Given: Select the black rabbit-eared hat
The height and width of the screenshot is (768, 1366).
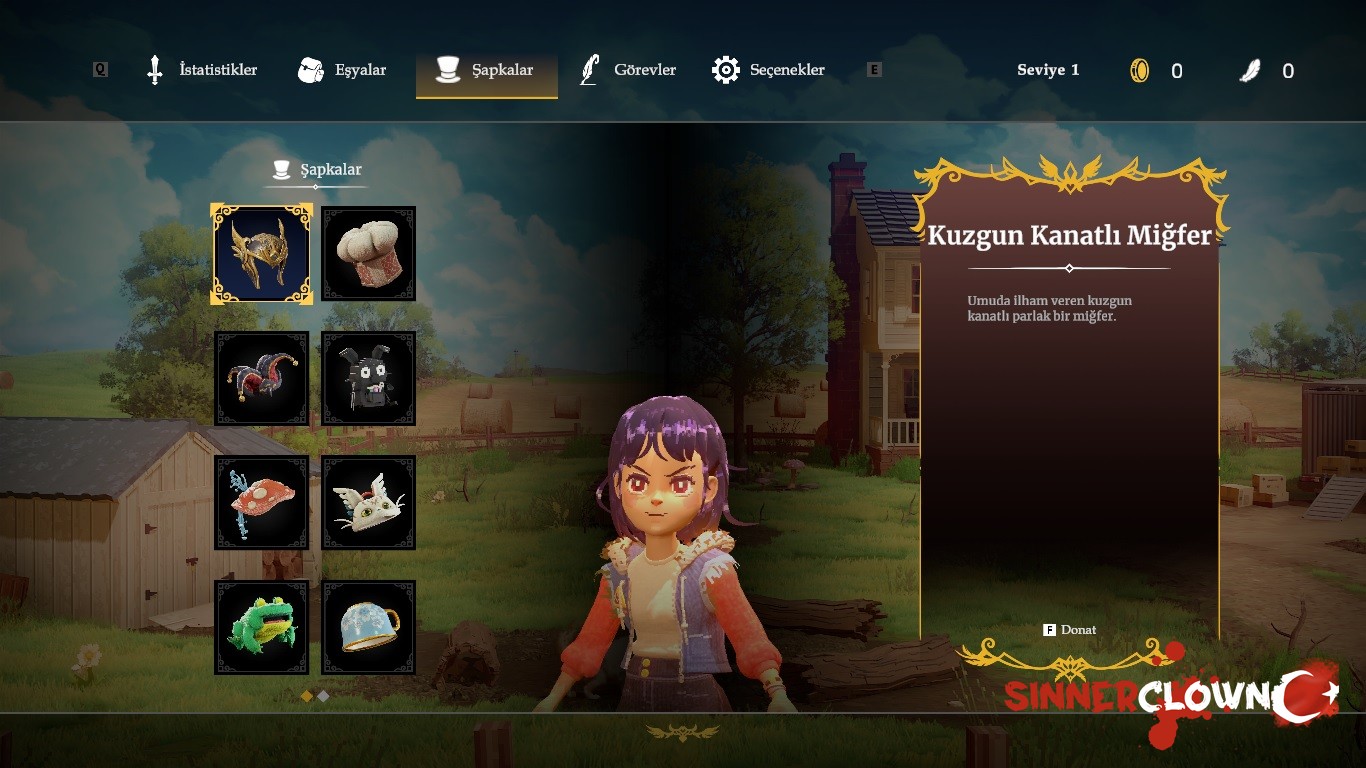Looking at the screenshot, I should pyautogui.click(x=369, y=379).
